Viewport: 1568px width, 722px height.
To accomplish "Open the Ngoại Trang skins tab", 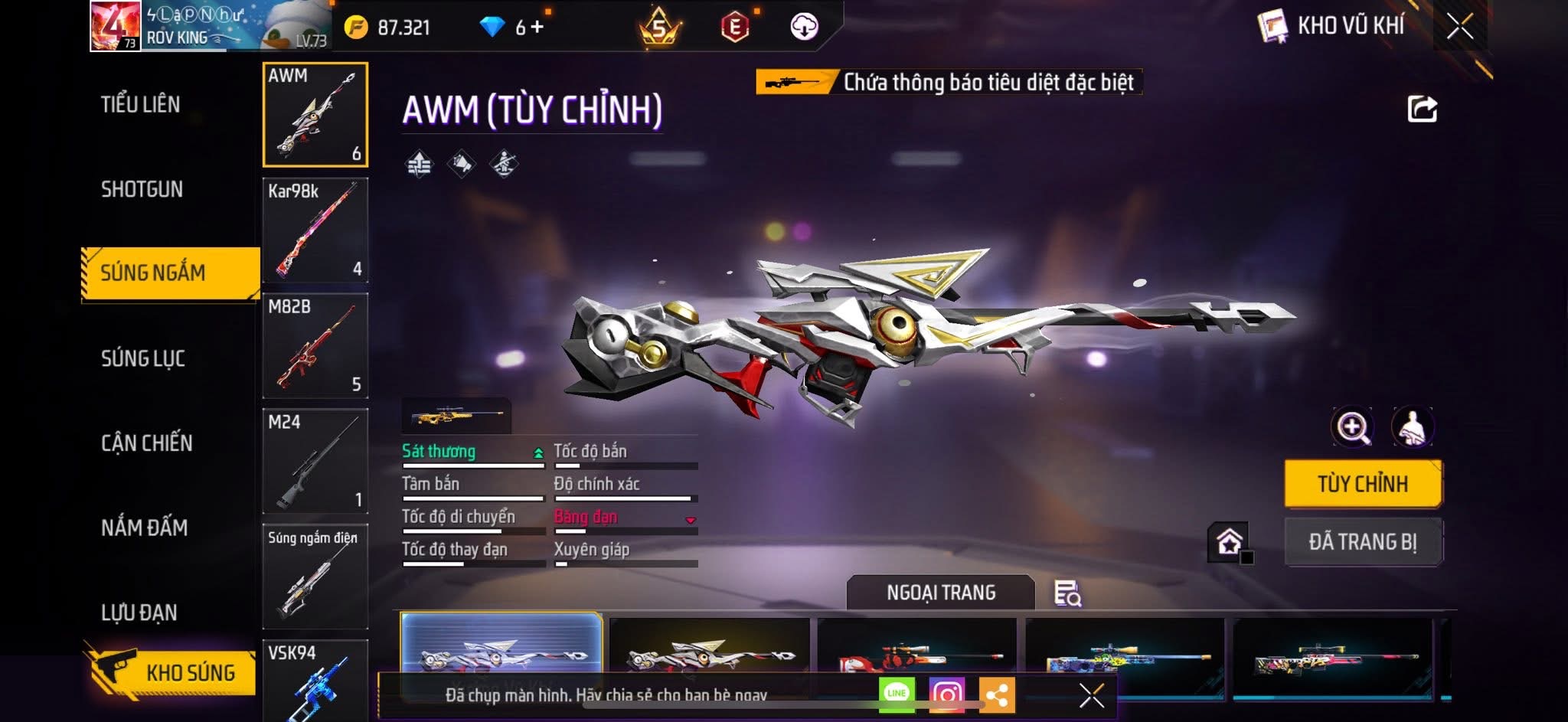I will (x=941, y=593).
